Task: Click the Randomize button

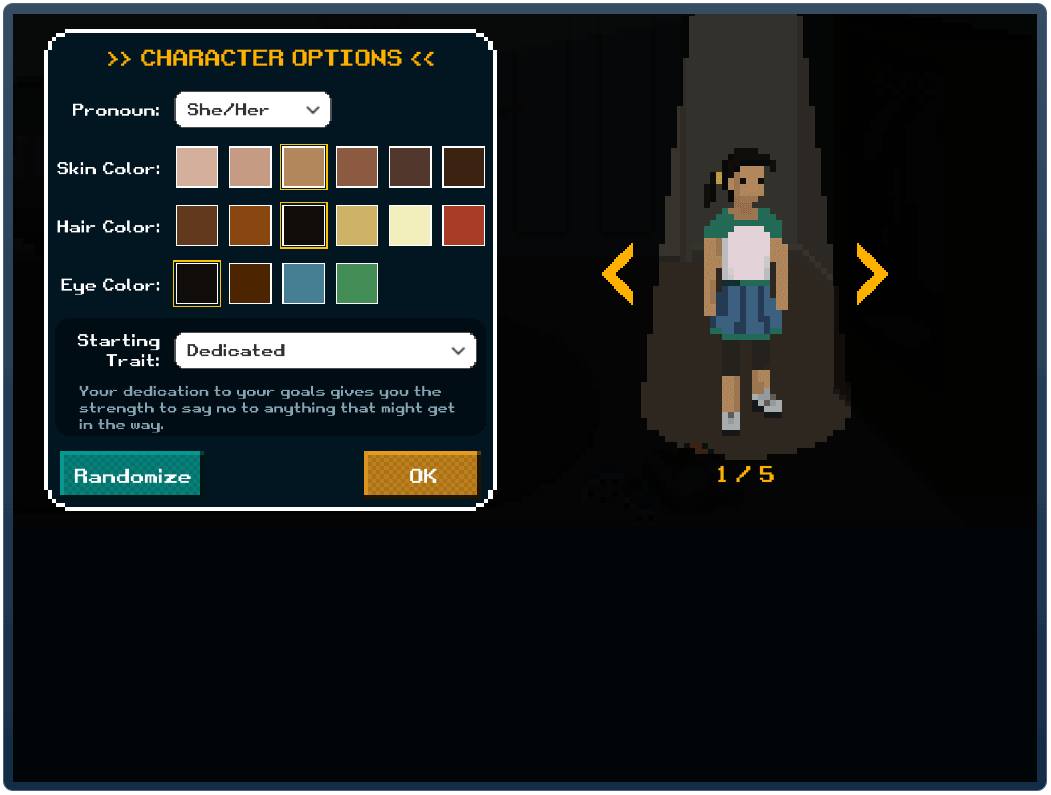Action: coord(131,475)
